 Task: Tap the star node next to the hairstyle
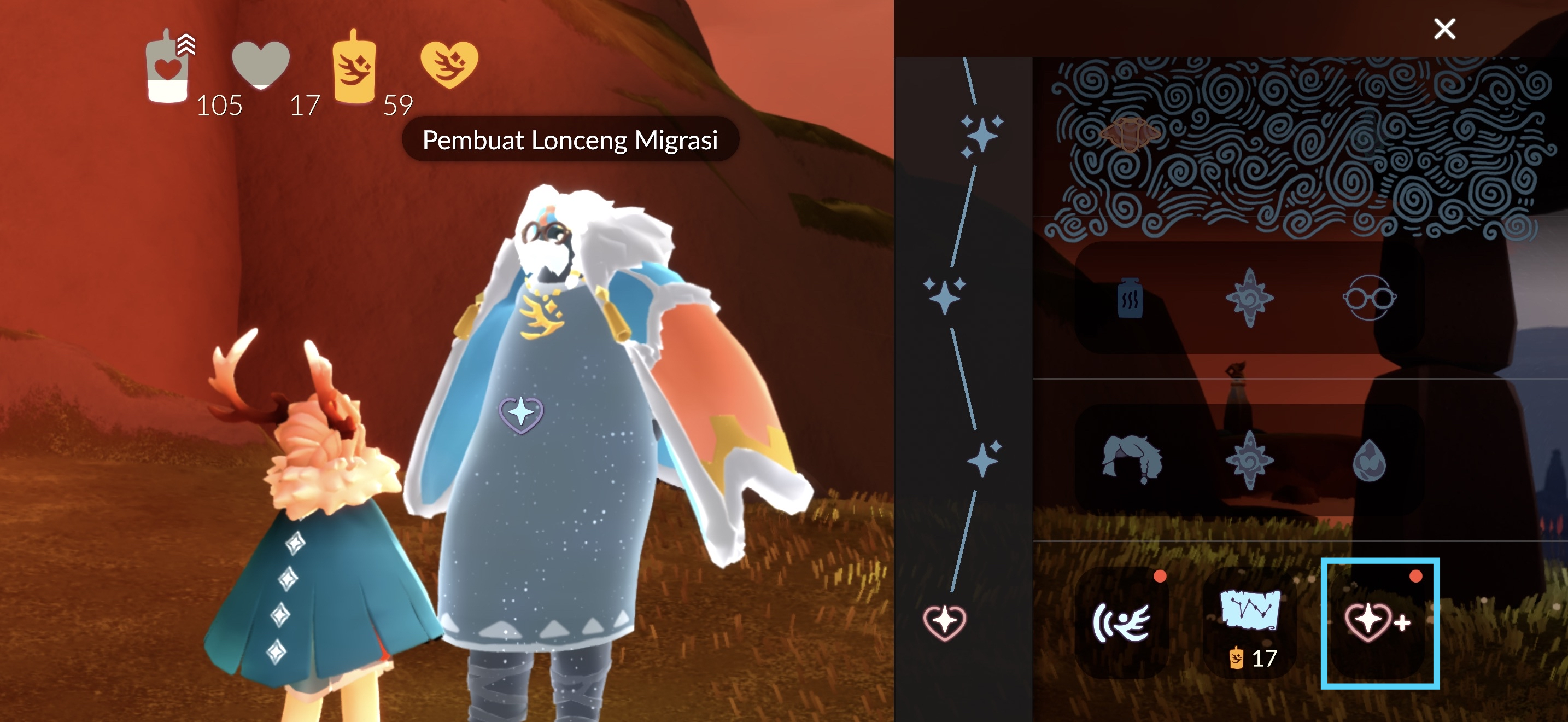(x=1249, y=459)
